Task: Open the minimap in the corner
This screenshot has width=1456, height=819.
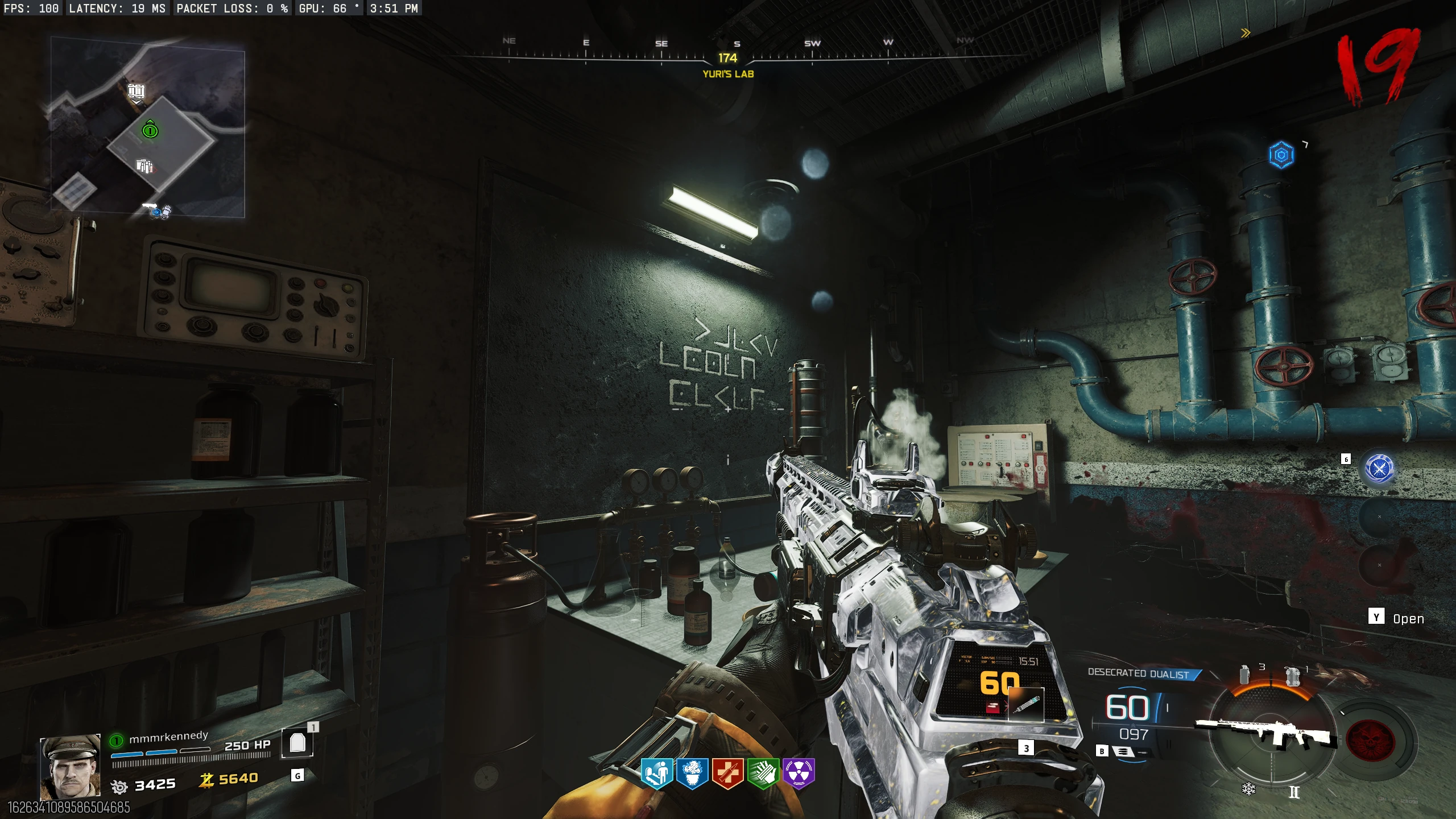Action: point(148,127)
